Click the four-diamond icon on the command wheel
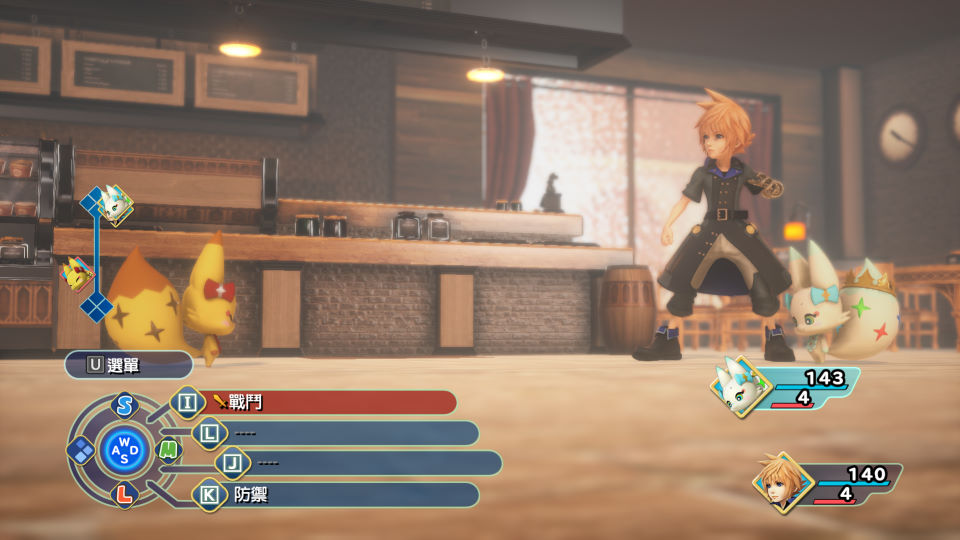The height and width of the screenshot is (540, 960). (81, 450)
